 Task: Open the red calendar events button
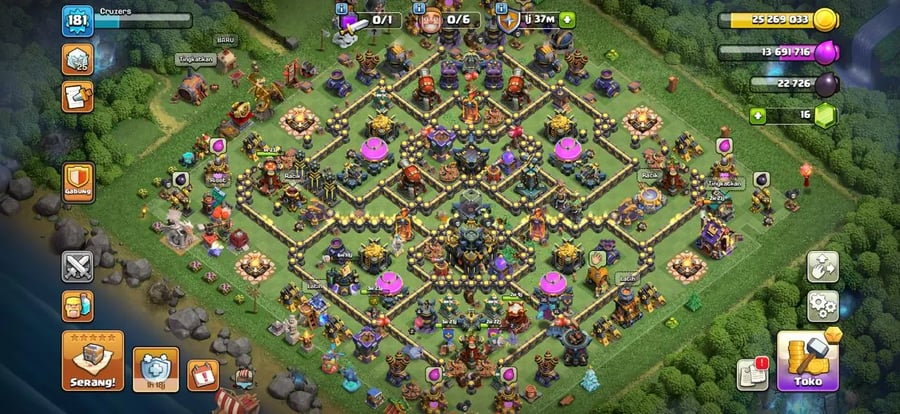click(x=203, y=374)
